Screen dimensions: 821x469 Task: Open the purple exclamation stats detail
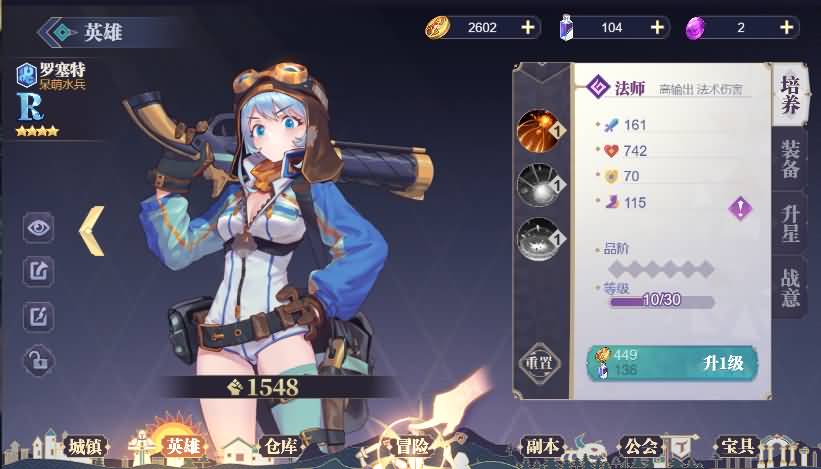click(740, 207)
